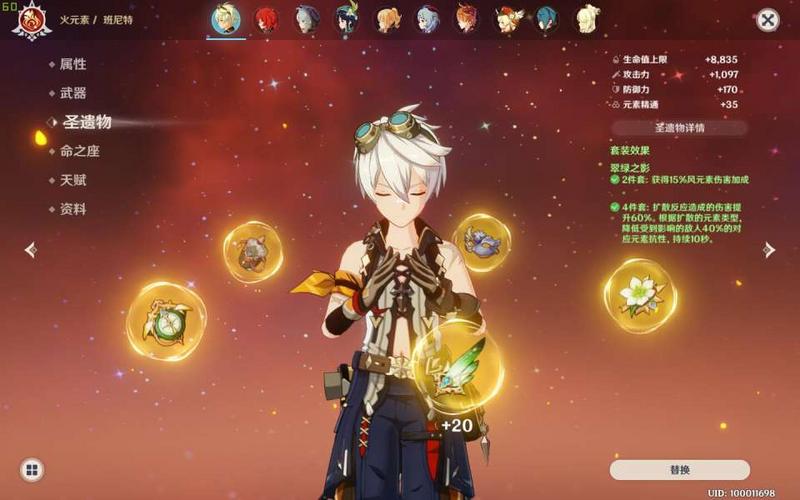The image size is (800, 500).
Task: Switch to the previous character arrow
Action: coord(31,250)
